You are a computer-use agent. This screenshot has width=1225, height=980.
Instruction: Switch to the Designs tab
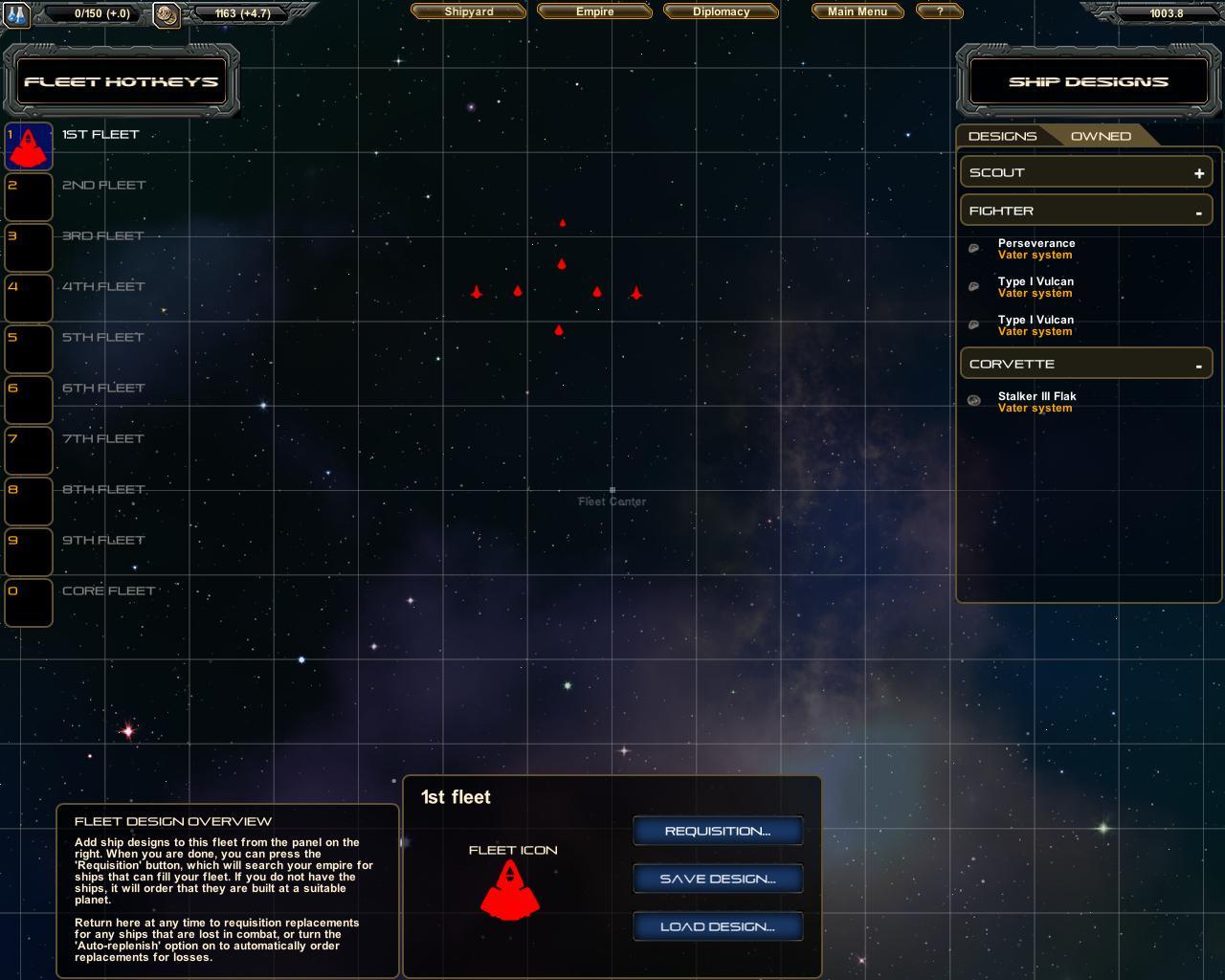coord(1002,136)
